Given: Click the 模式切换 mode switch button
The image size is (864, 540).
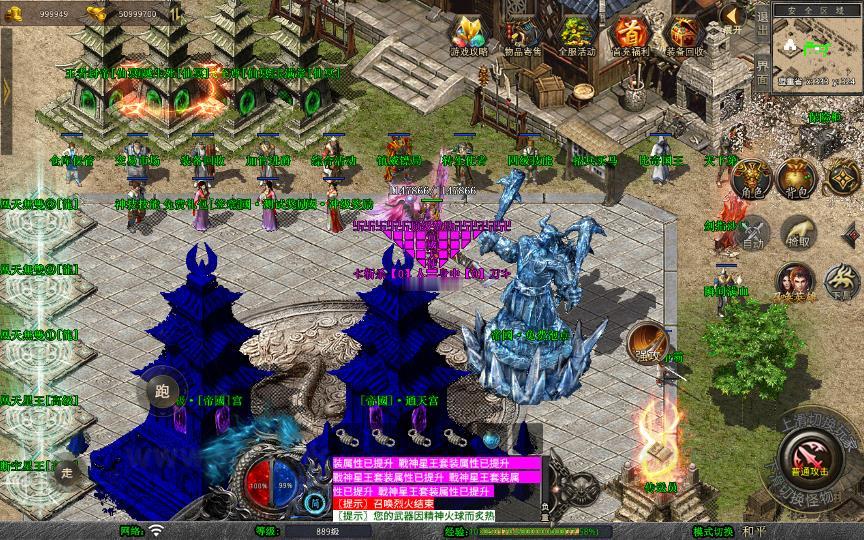Looking at the screenshot, I should pyautogui.click(x=716, y=531).
